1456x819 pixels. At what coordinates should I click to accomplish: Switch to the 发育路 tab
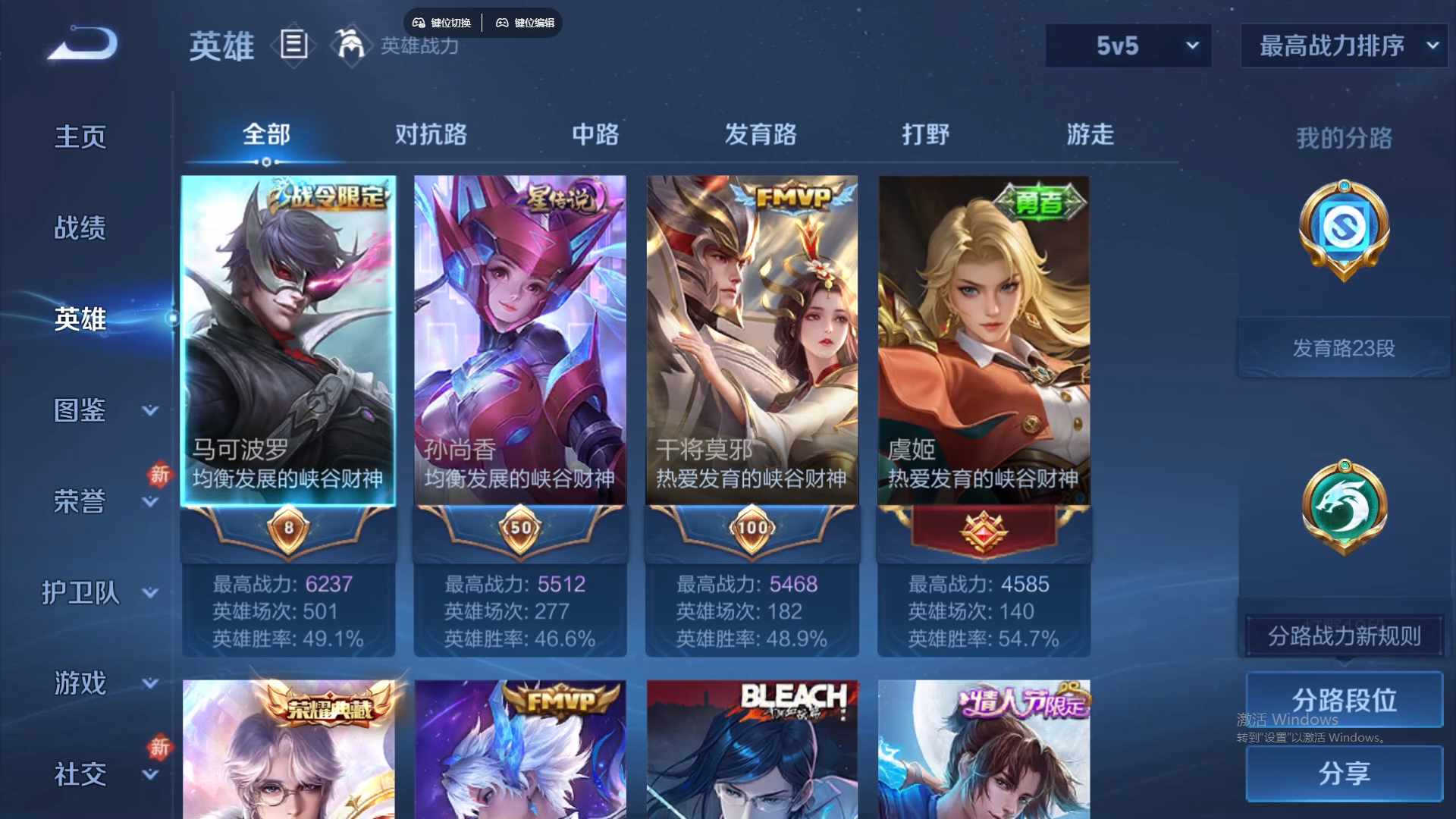point(762,134)
